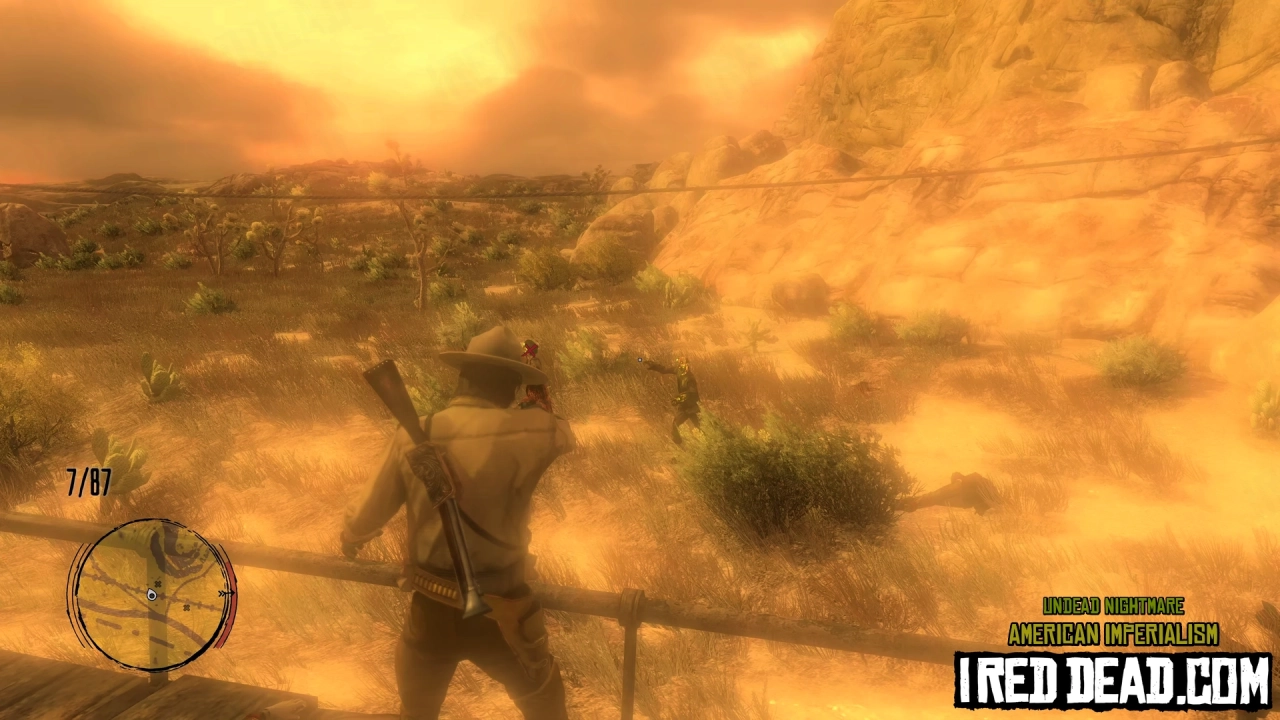Screen dimensions: 1280x720
Task: Click the player arrow on the minimap
Action: 151,595
